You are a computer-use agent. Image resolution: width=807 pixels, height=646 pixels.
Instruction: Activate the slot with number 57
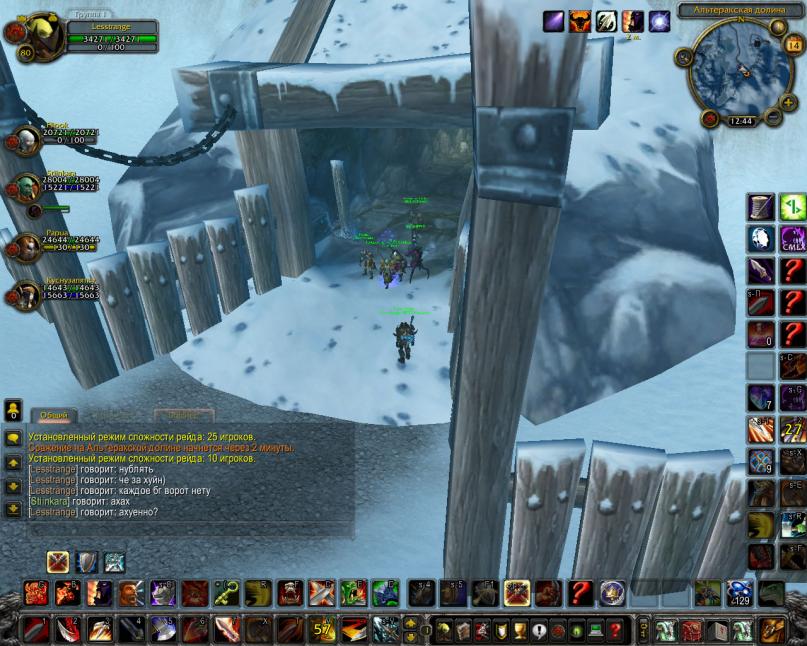pos(324,630)
